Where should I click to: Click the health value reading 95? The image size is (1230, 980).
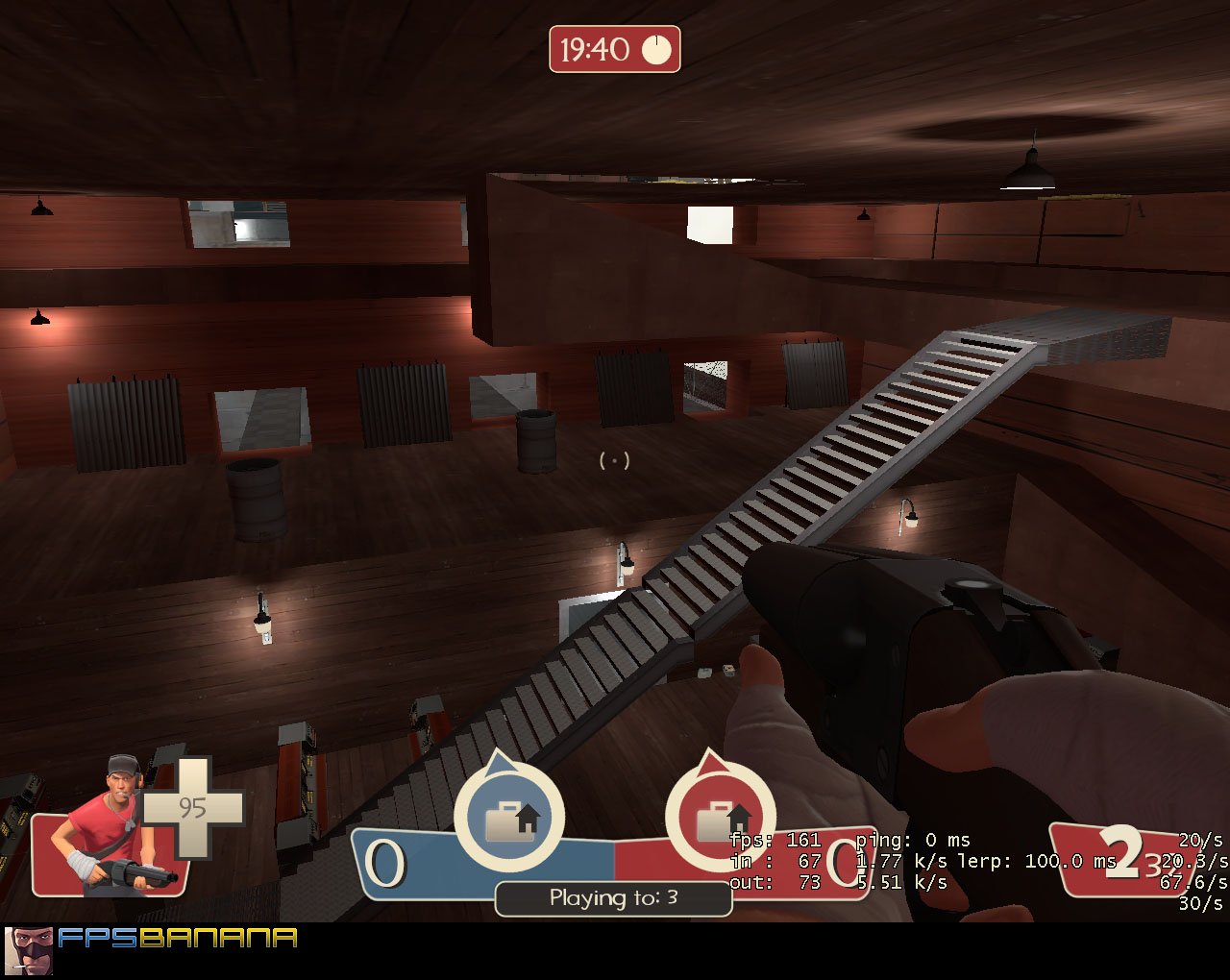click(194, 810)
